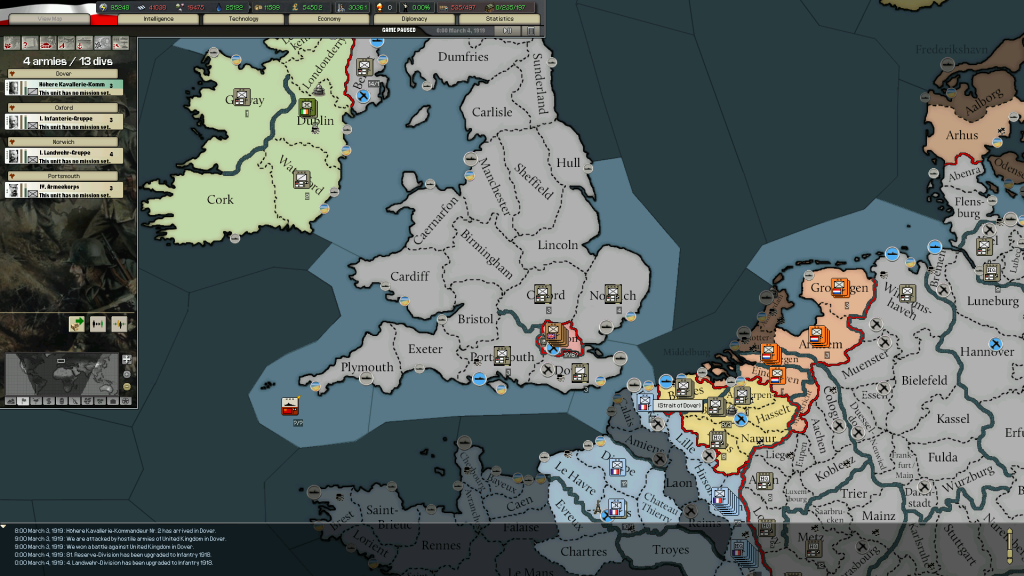Toggle the game pause button
Image resolution: width=1024 pixels, height=576 pixels.
(509, 30)
